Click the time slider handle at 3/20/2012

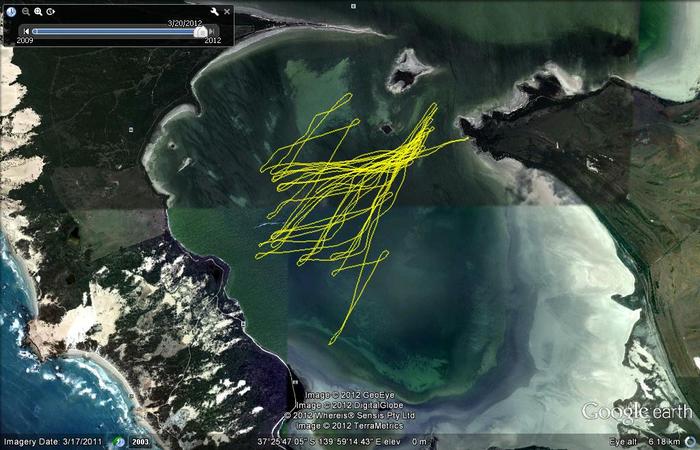(200, 31)
